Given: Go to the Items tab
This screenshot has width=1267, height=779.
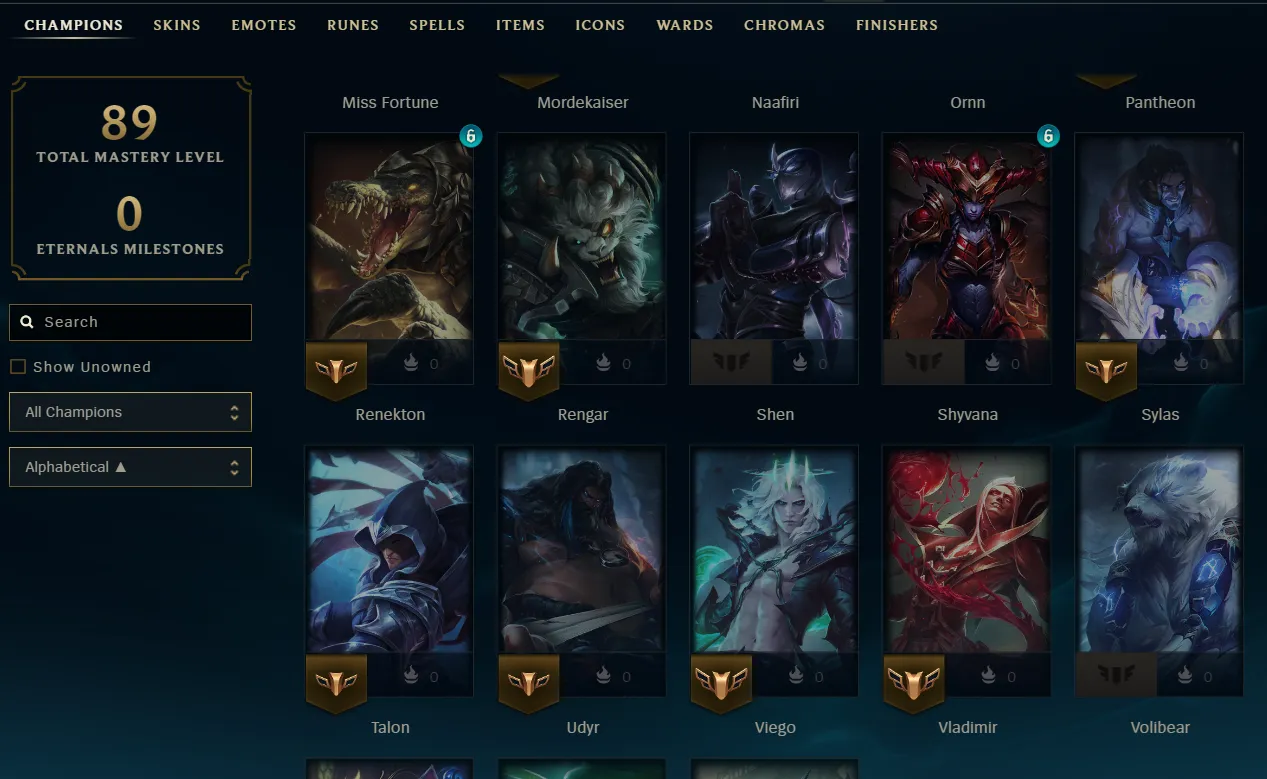Looking at the screenshot, I should click(520, 25).
